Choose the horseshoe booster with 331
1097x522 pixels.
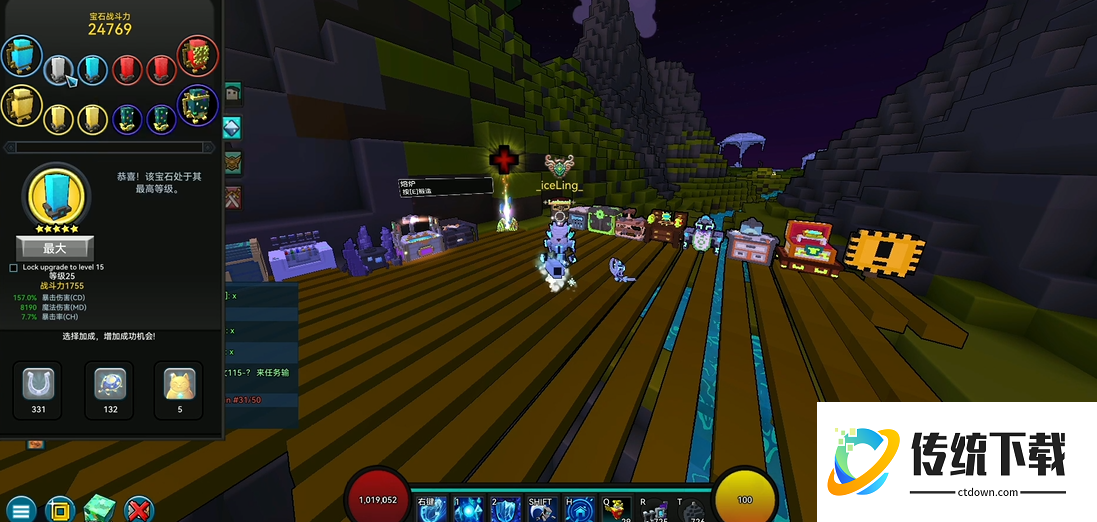(x=39, y=383)
